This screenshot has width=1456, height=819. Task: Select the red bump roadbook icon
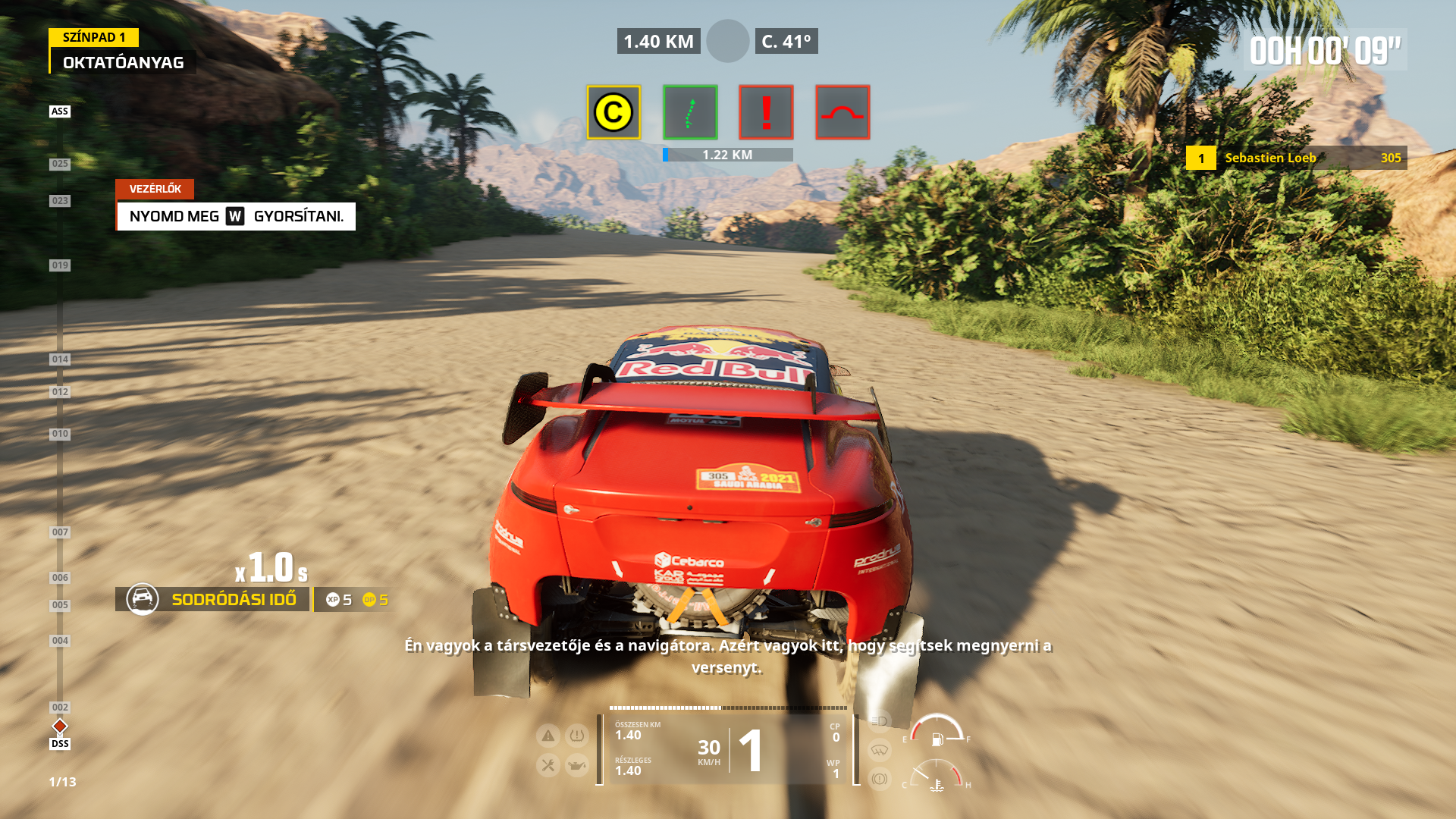[x=843, y=112]
